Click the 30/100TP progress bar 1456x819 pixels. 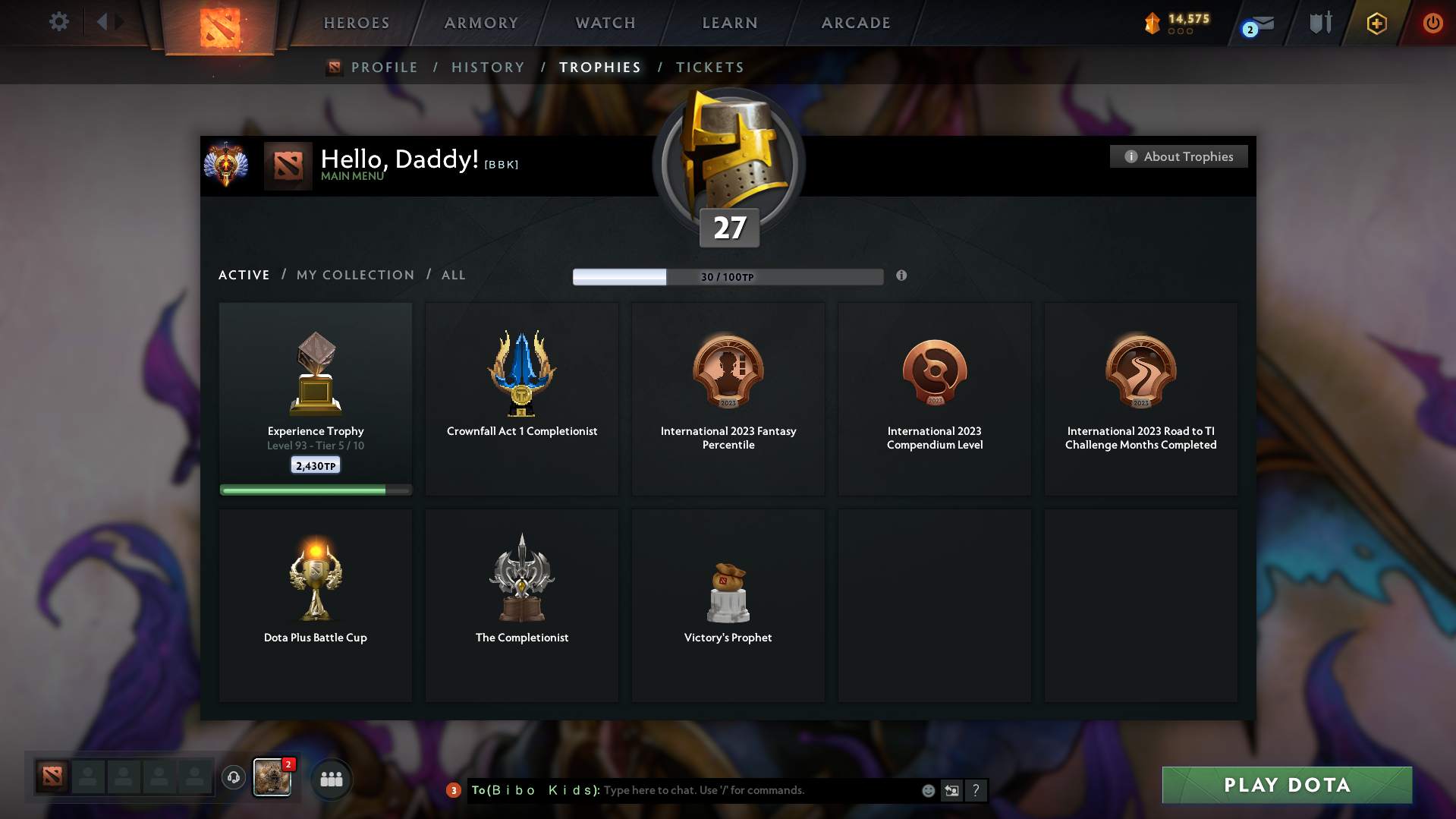pos(728,277)
